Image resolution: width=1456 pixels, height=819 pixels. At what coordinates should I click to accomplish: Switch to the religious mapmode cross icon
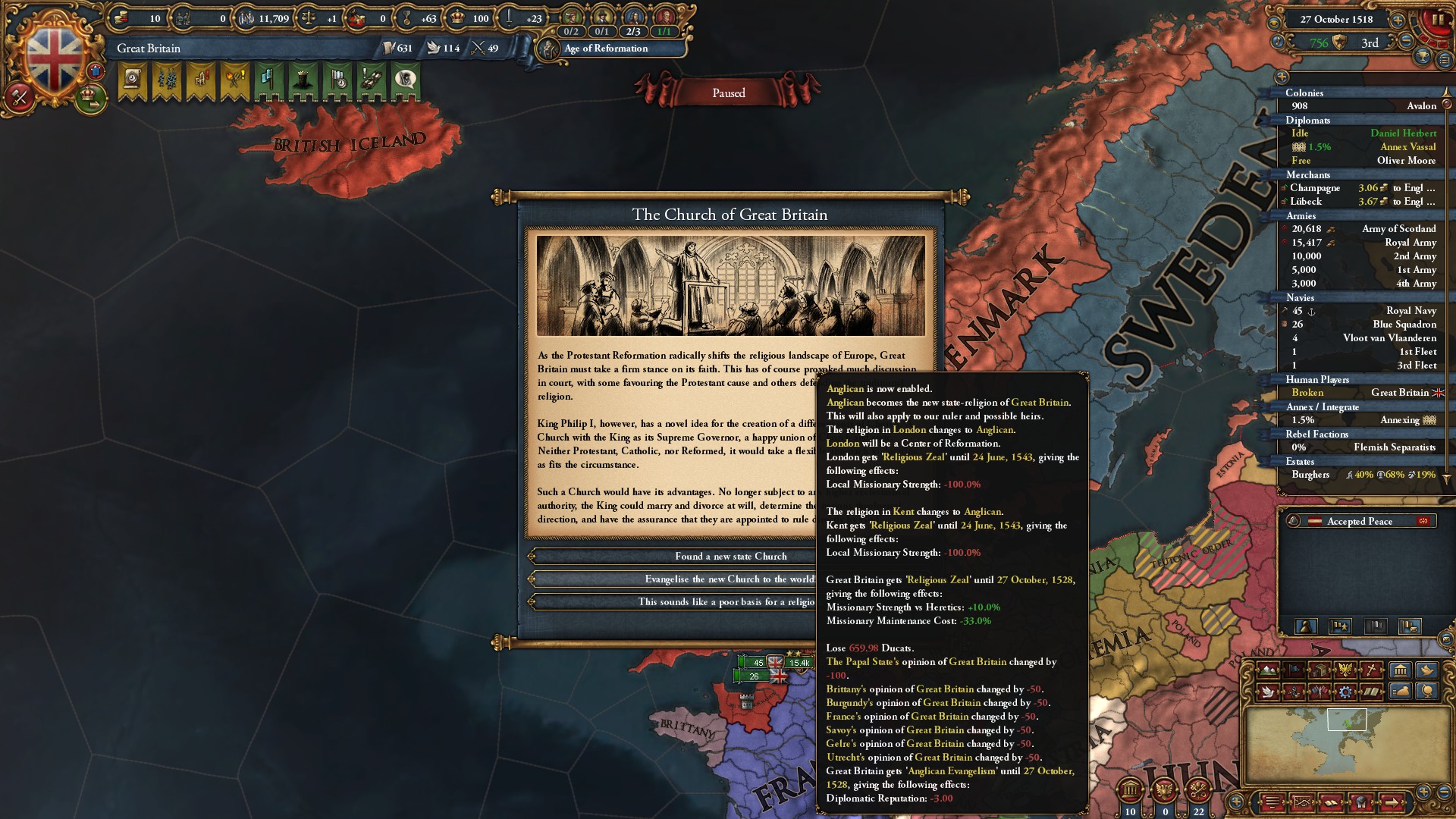point(1370,670)
